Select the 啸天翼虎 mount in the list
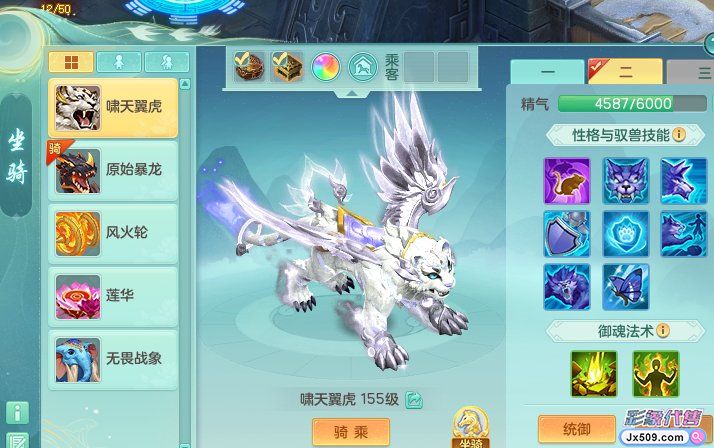714x448 pixels. point(113,108)
